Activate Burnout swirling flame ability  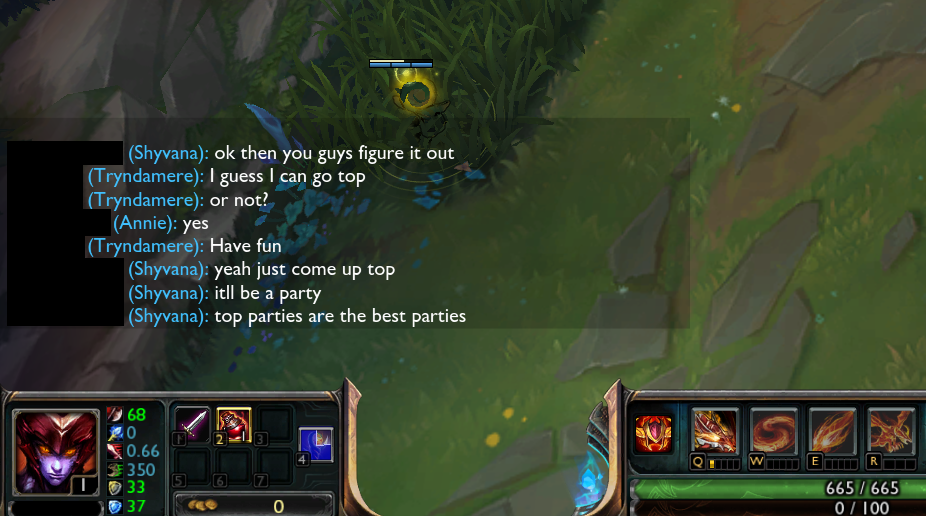coord(773,431)
